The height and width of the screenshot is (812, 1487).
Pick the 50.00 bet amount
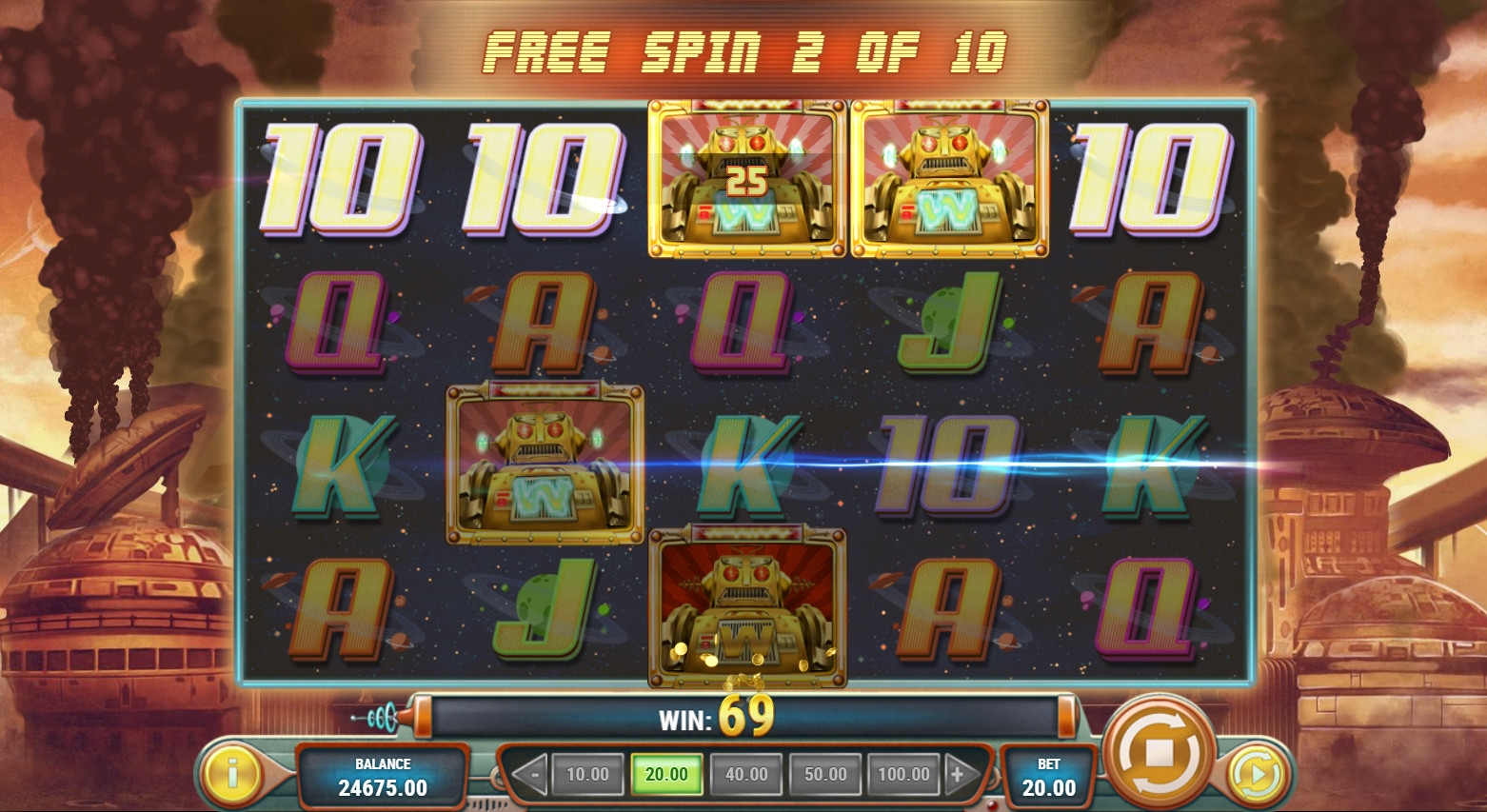coord(825,775)
